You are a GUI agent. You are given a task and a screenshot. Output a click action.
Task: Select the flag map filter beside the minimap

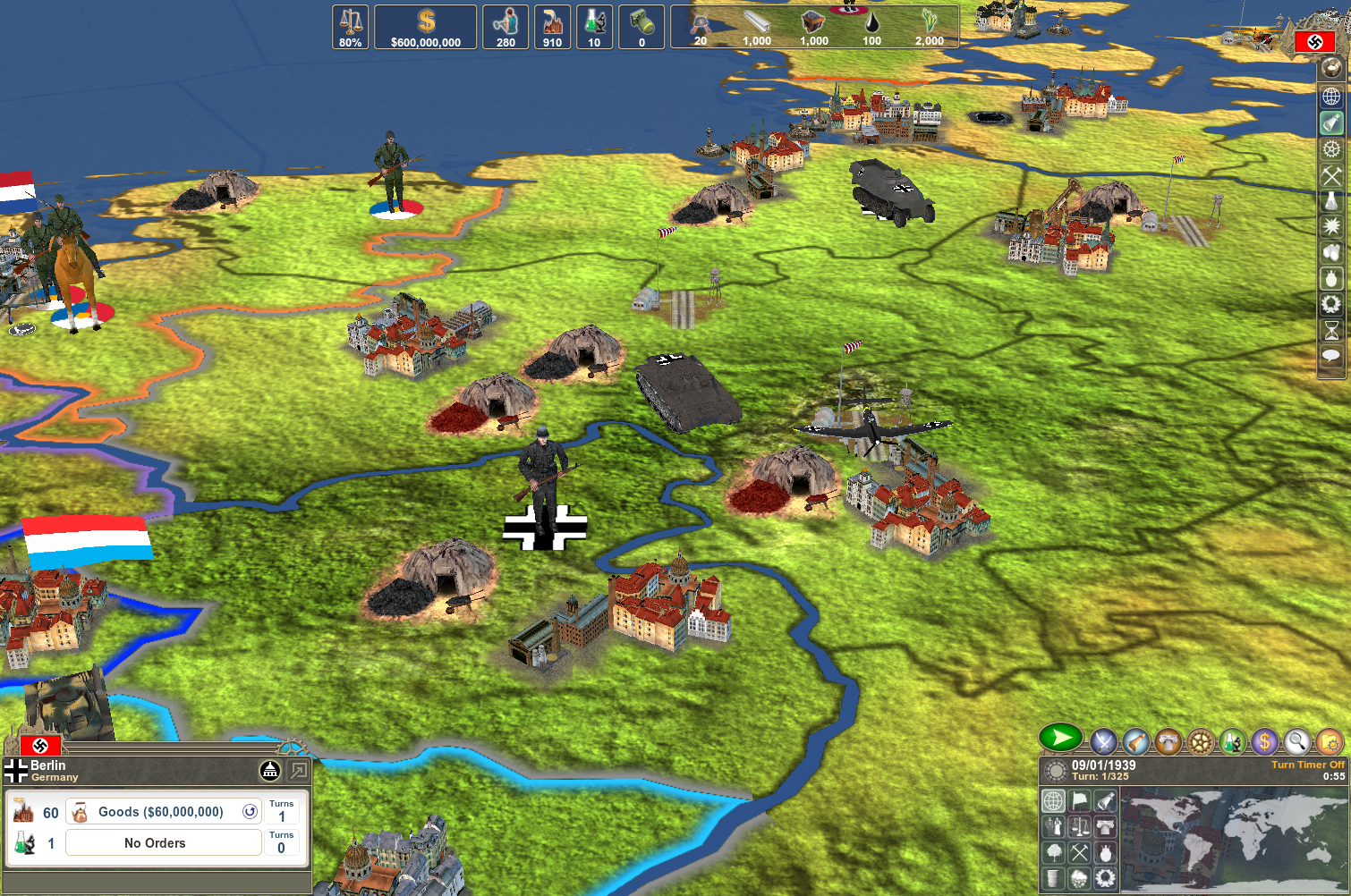point(1080,800)
